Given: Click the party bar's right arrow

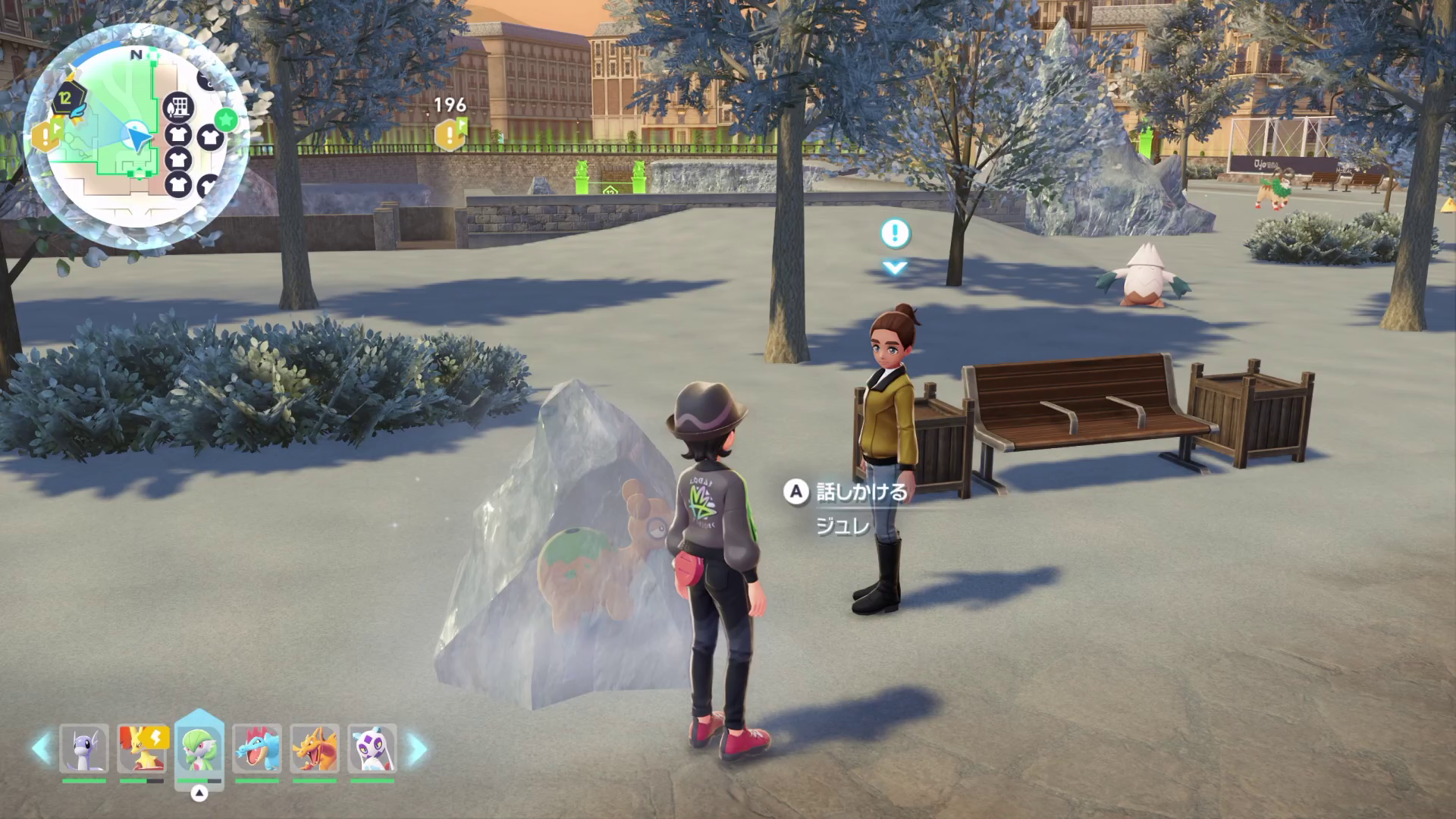Looking at the screenshot, I should (416, 748).
